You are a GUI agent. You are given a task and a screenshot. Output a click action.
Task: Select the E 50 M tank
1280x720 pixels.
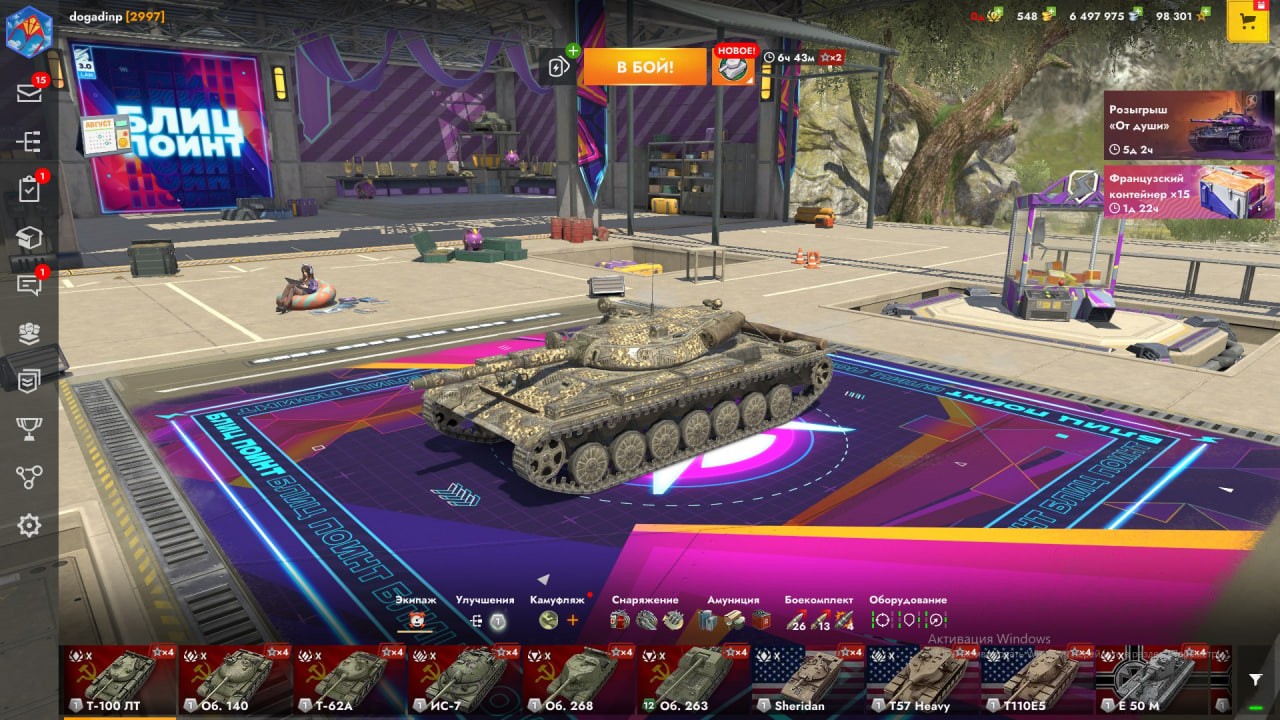(x=1152, y=680)
